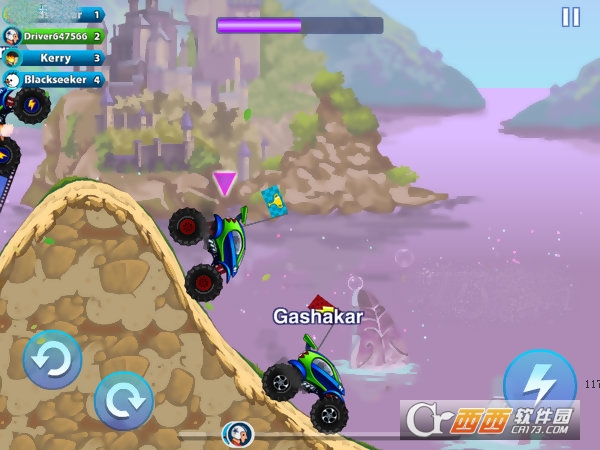Select Kerry in the leaderboard
Viewport: 600px width, 450px height.
[x=55, y=58]
